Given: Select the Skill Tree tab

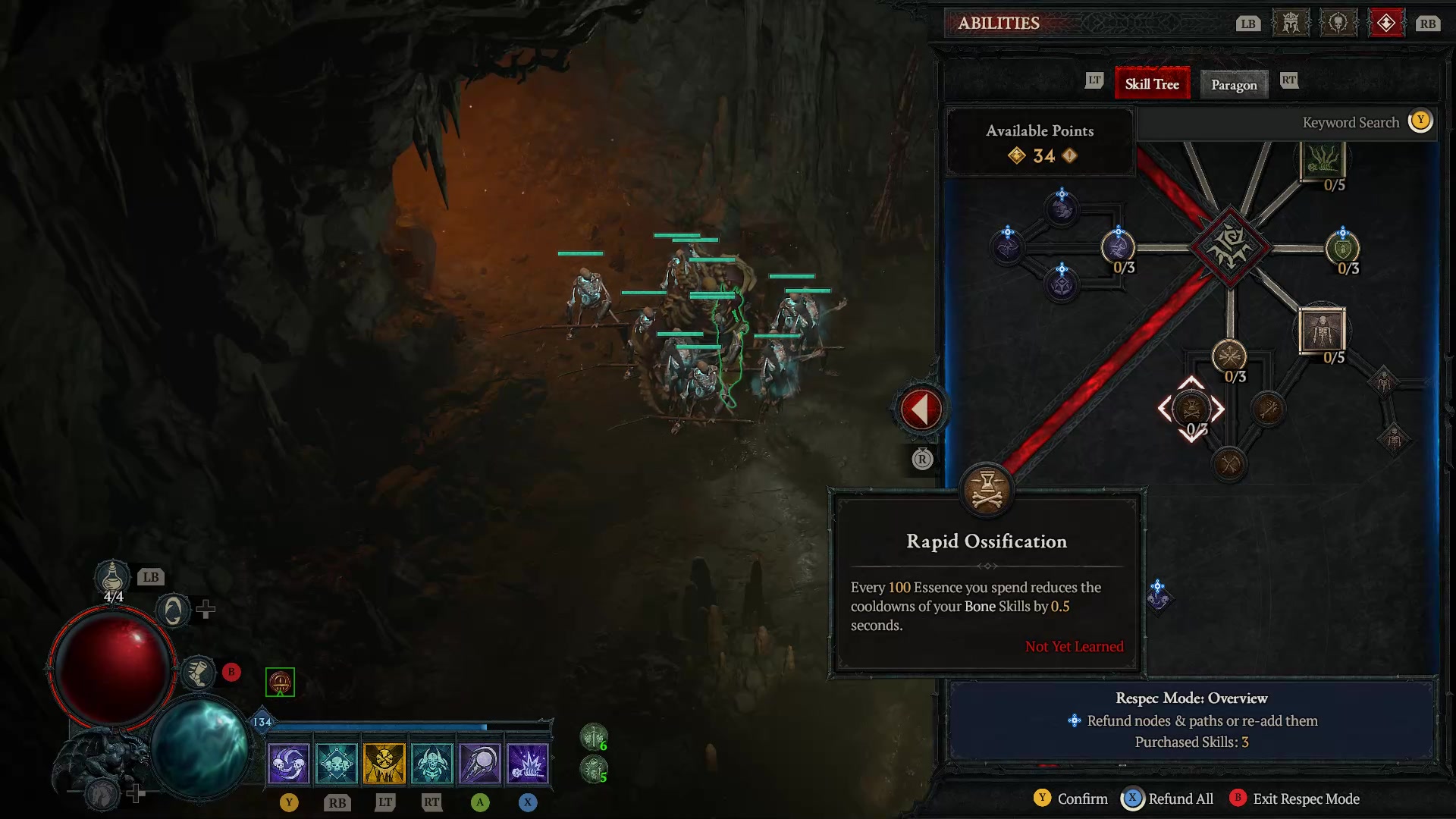Looking at the screenshot, I should pos(1151,83).
